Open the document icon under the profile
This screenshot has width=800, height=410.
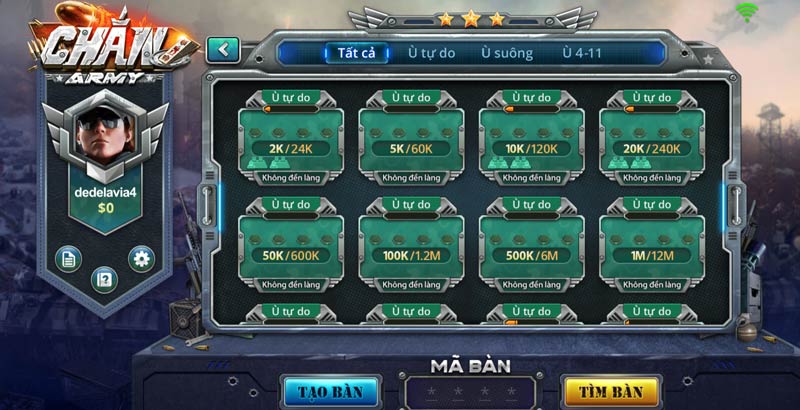[x=67, y=258]
